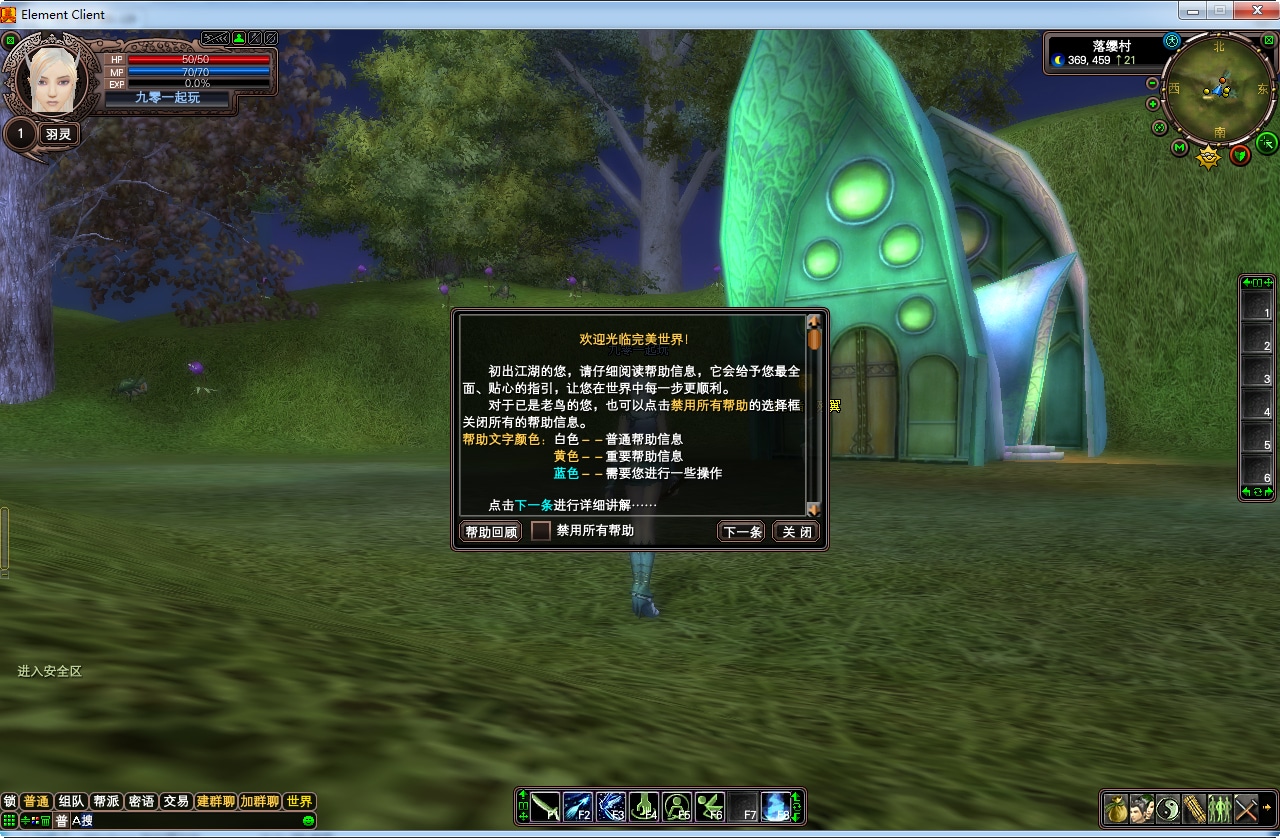1280x838 pixels.
Task: Open the 帮助回顾 help review
Action: click(x=491, y=532)
